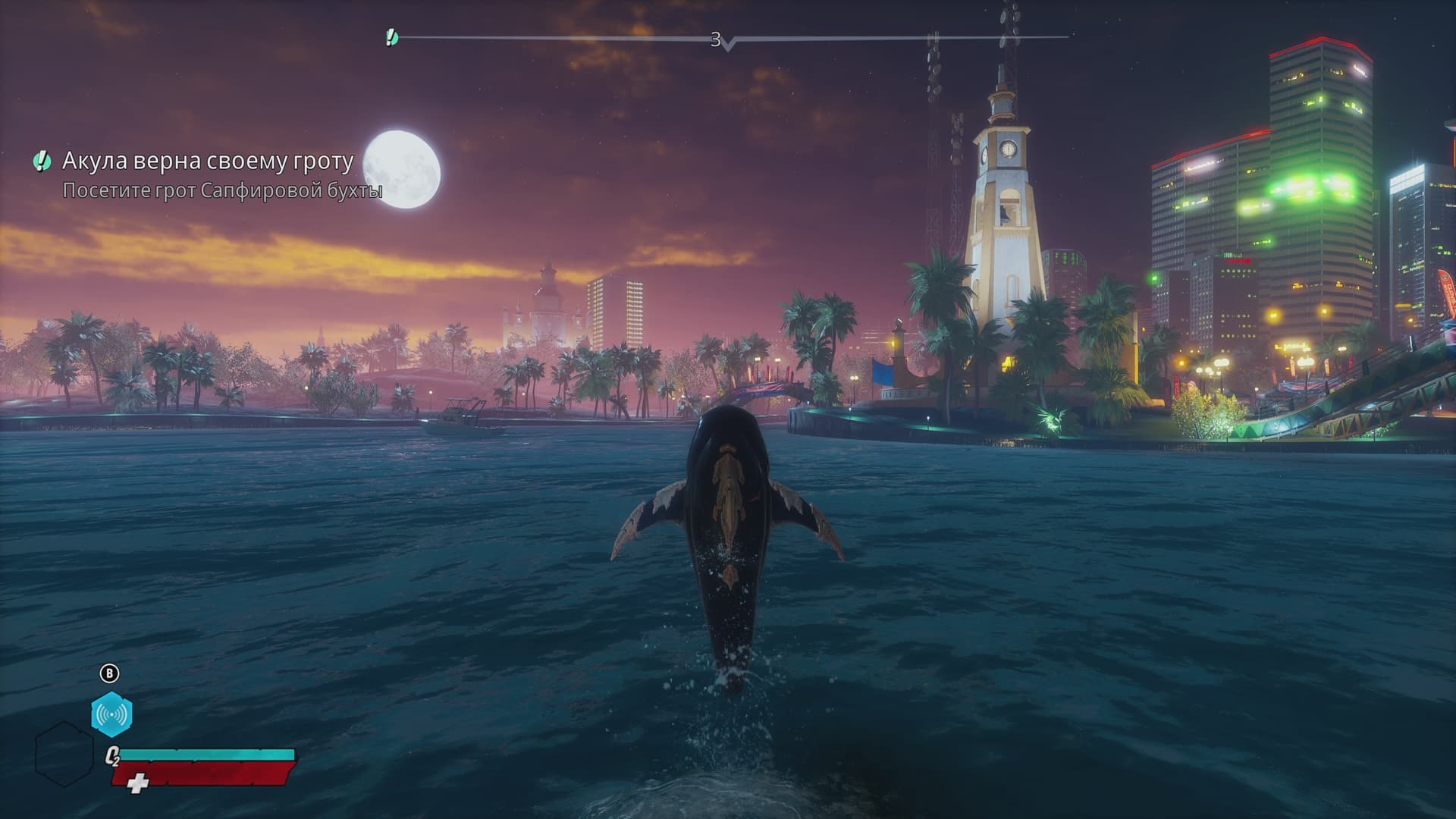
Task: Click the quest marker on the compass bar
Action: click(391, 36)
